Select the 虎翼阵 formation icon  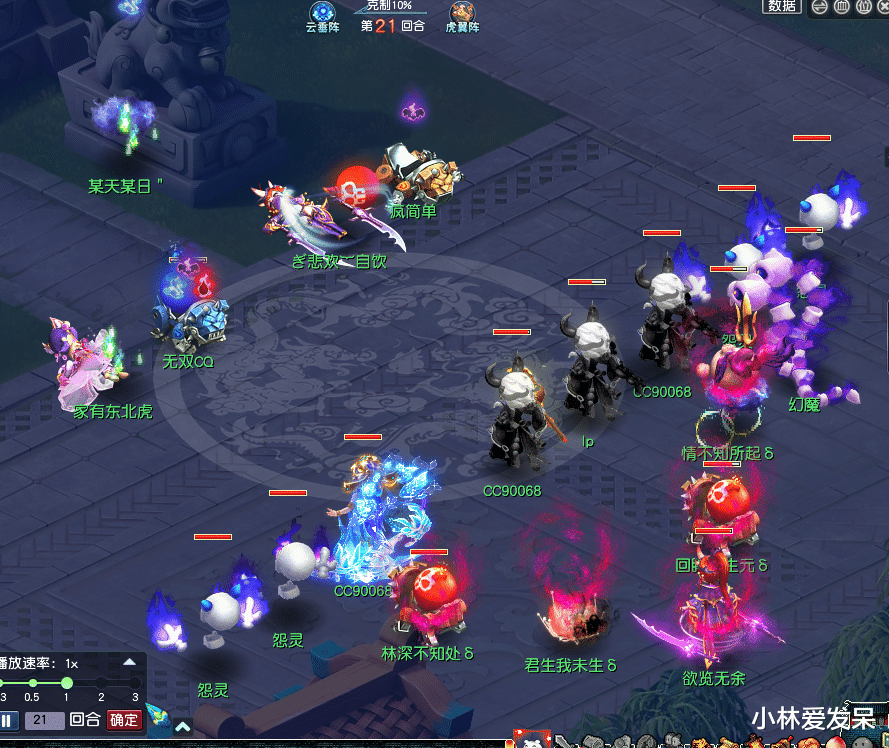462,13
